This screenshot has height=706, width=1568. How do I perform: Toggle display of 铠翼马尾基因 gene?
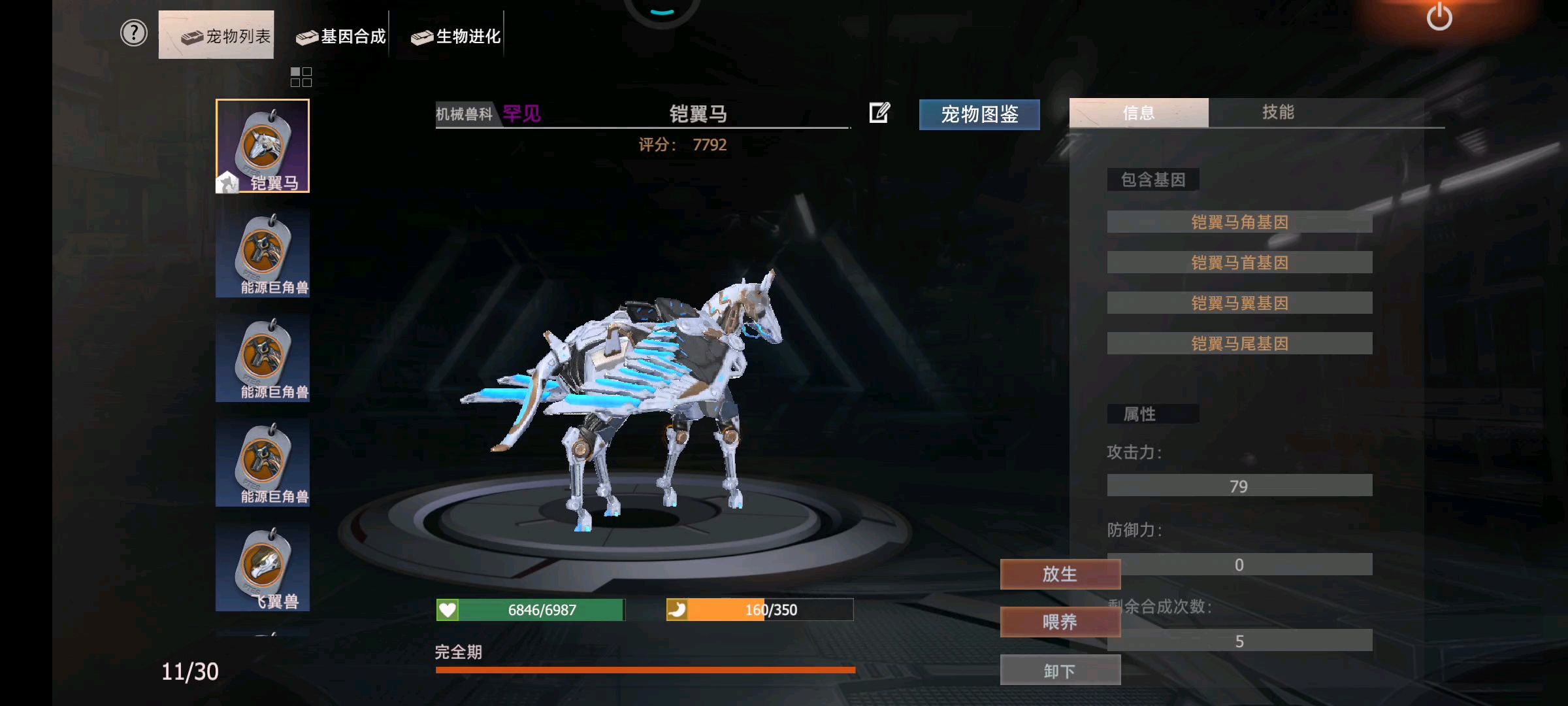1238,343
